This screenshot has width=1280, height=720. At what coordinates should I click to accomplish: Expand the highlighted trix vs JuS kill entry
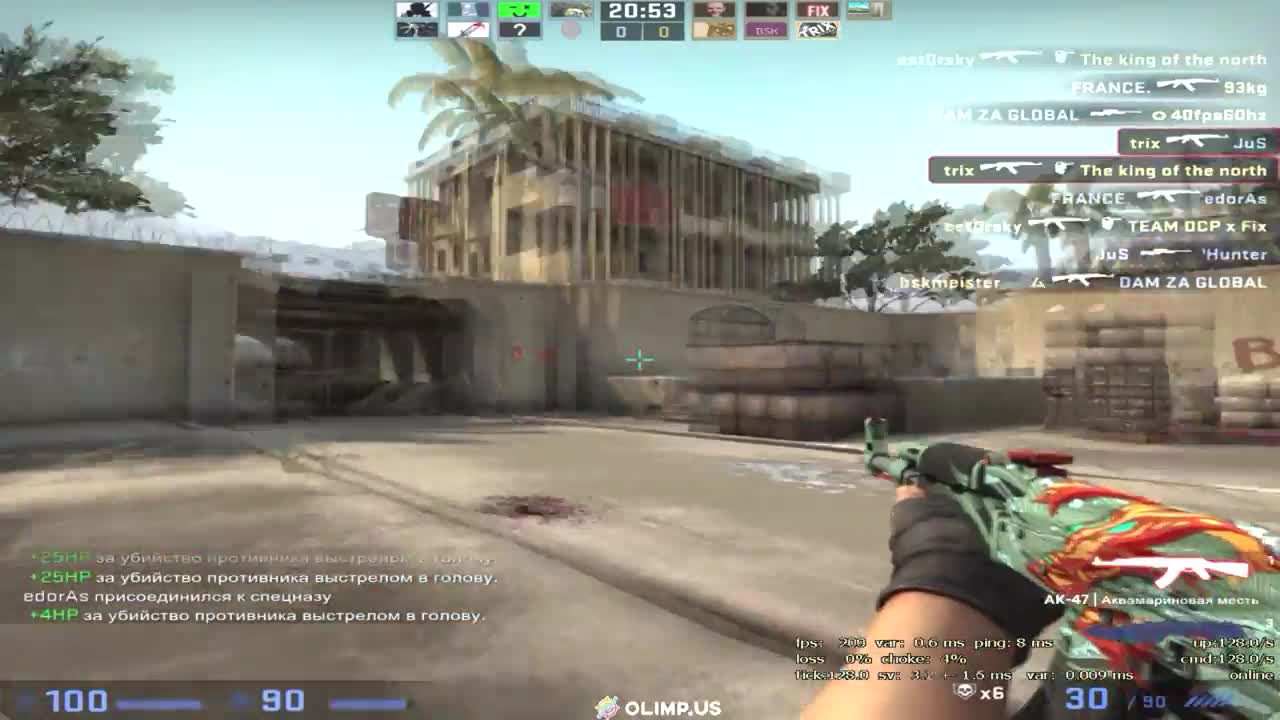(x=1195, y=143)
